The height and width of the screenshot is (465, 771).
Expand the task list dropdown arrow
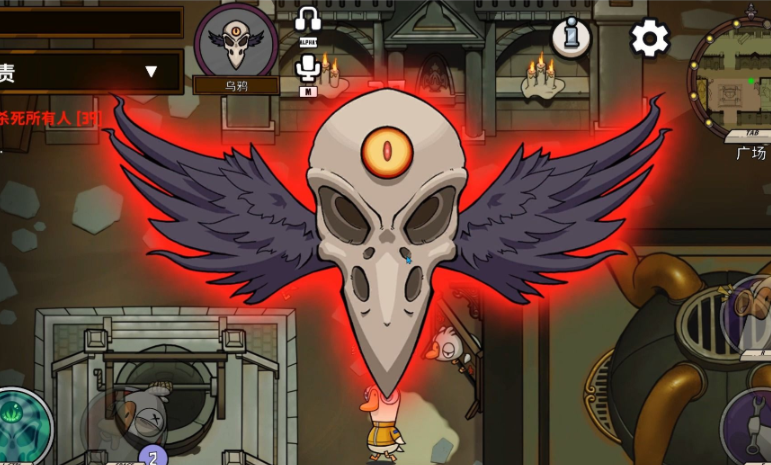pyautogui.click(x=151, y=71)
